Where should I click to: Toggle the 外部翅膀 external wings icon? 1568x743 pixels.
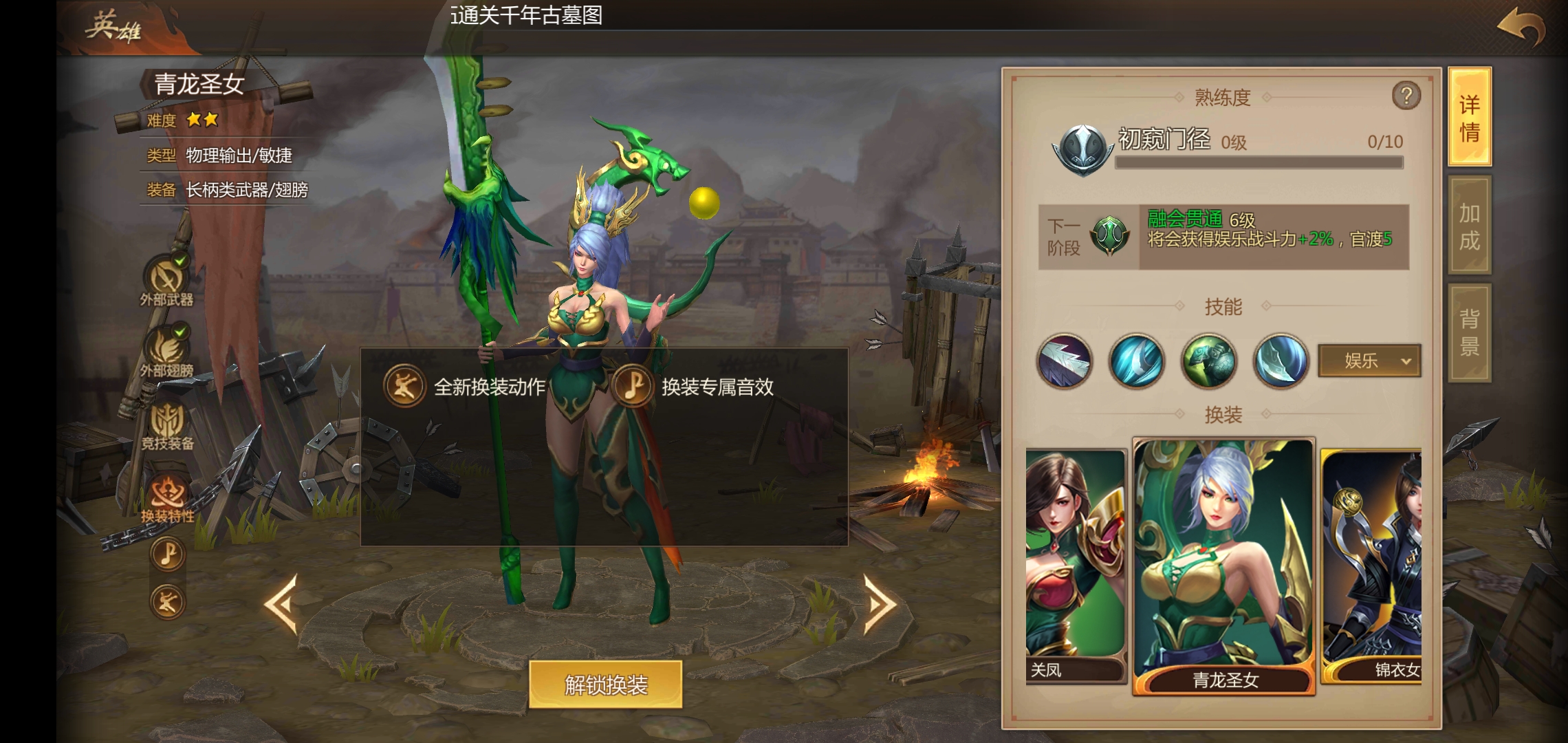click(166, 349)
